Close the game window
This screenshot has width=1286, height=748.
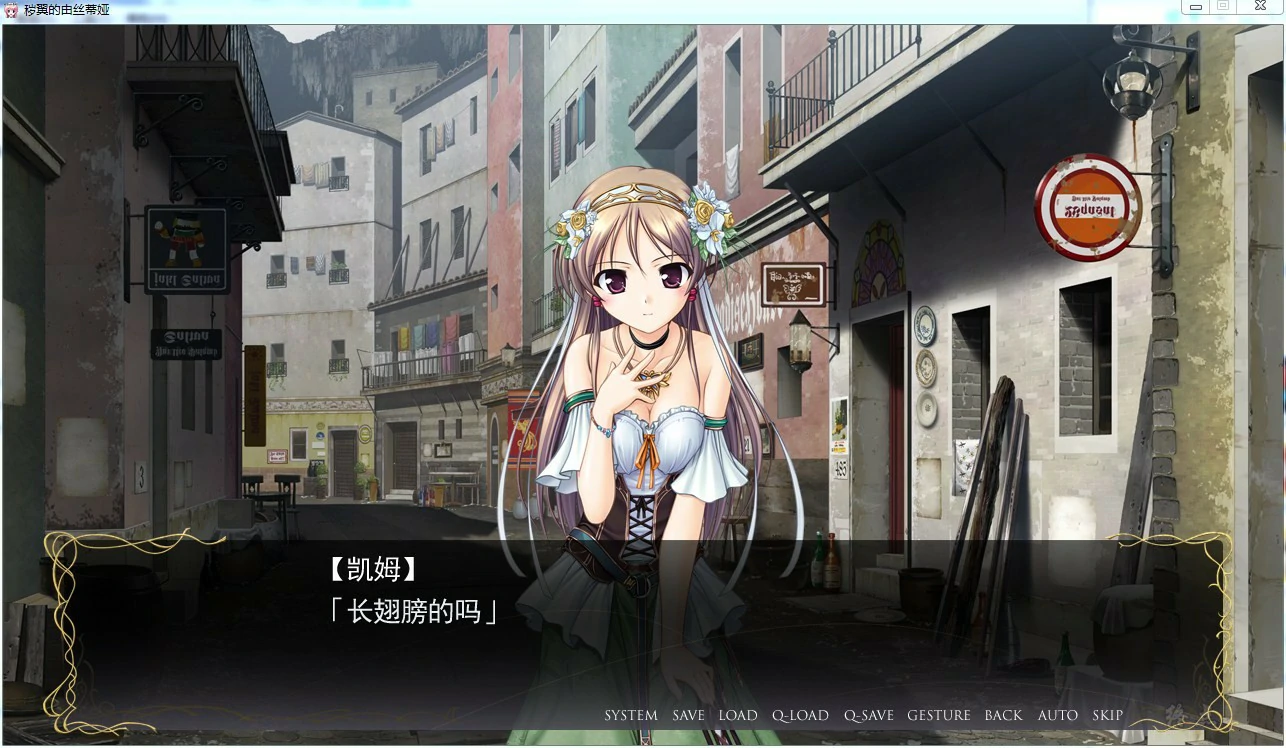point(1260,7)
